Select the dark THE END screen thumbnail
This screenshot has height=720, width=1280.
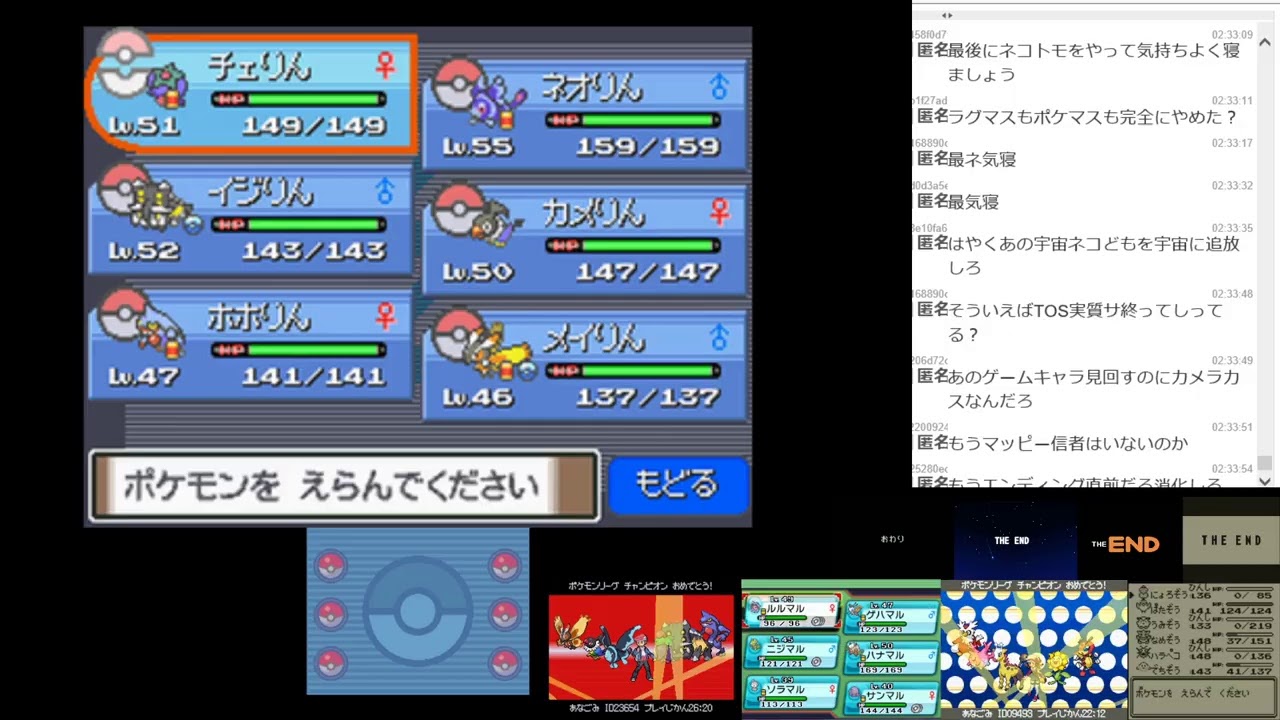pos(1012,541)
